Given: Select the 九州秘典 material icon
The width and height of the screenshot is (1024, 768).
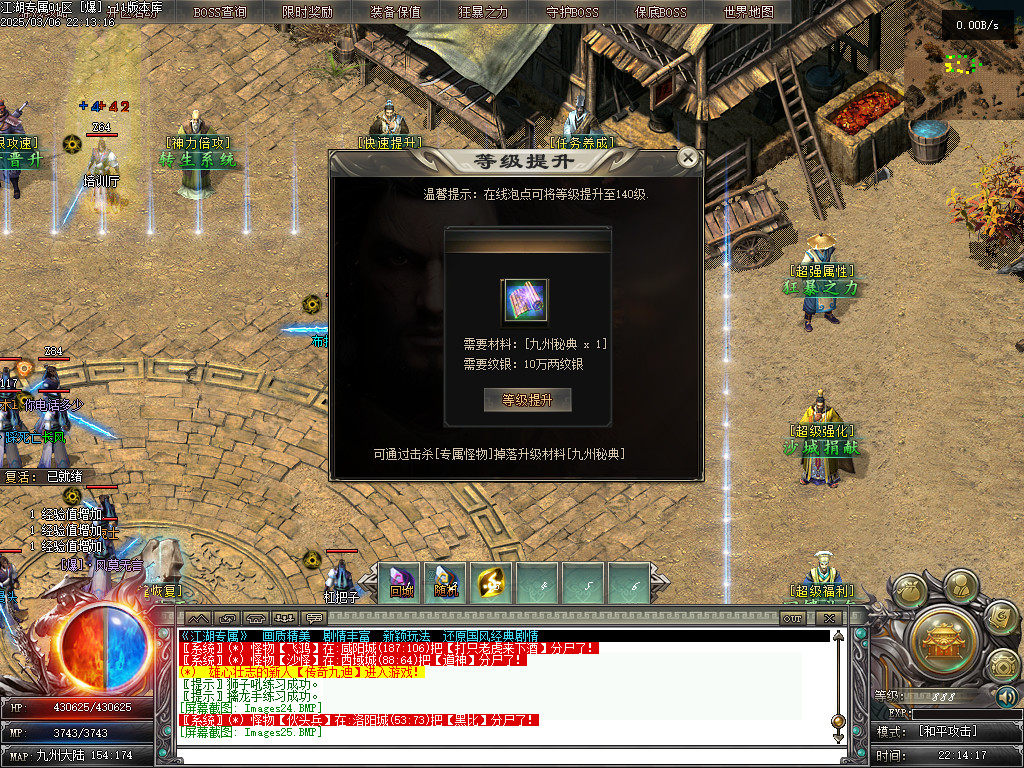Looking at the screenshot, I should click(x=525, y=302).
